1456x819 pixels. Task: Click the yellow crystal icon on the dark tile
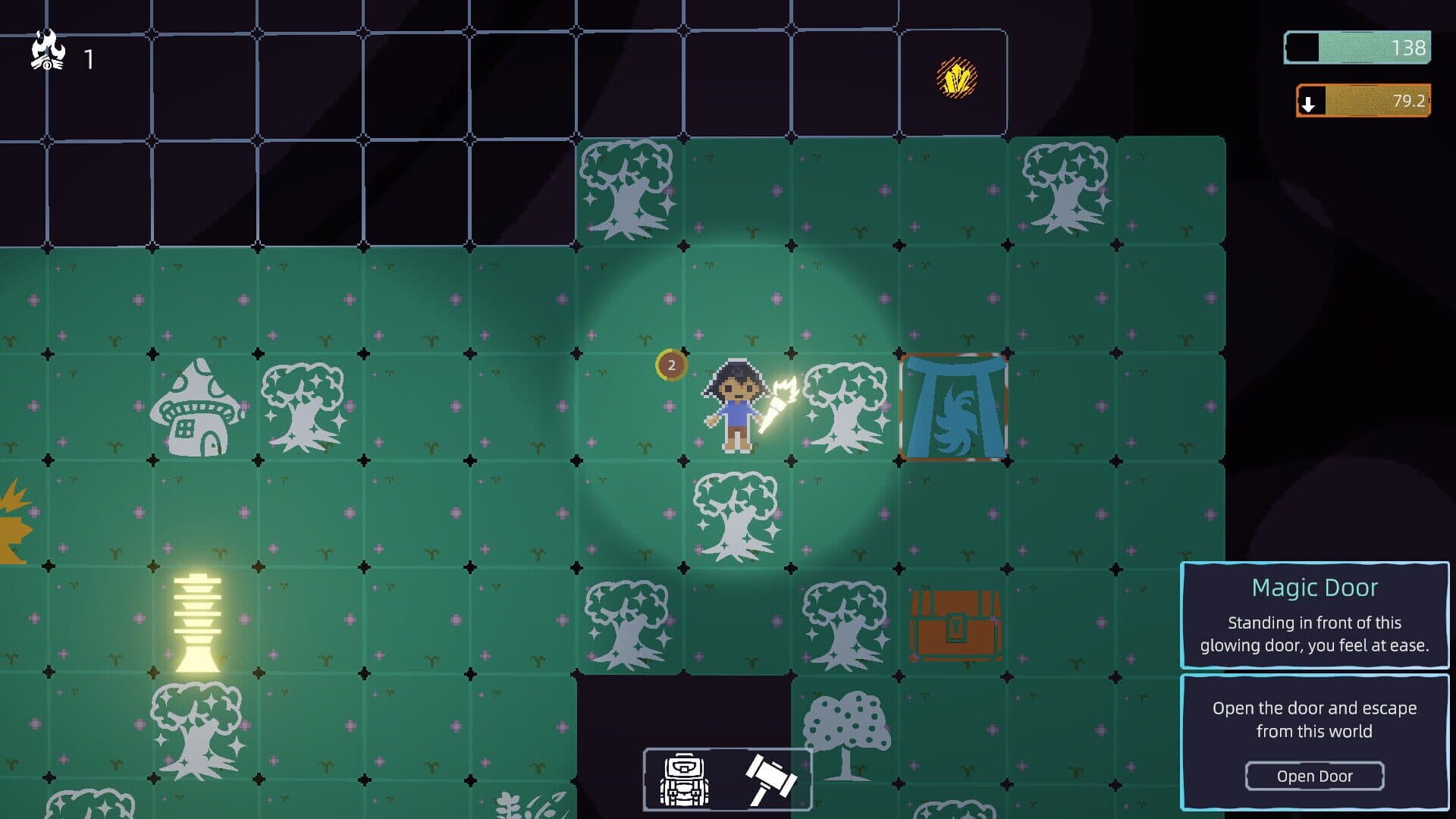[x=957, y=76]
